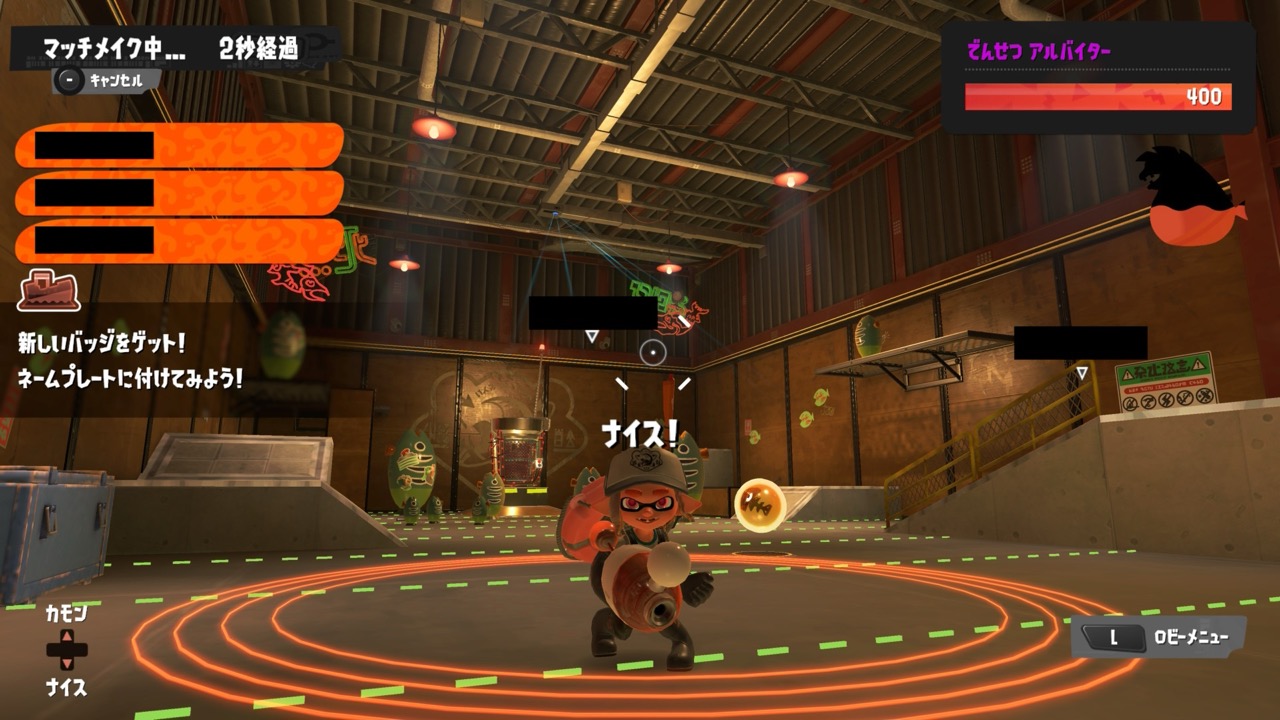Select the ship stage icon
This screenshot has width=1280, height=720.
click(48, 290)
